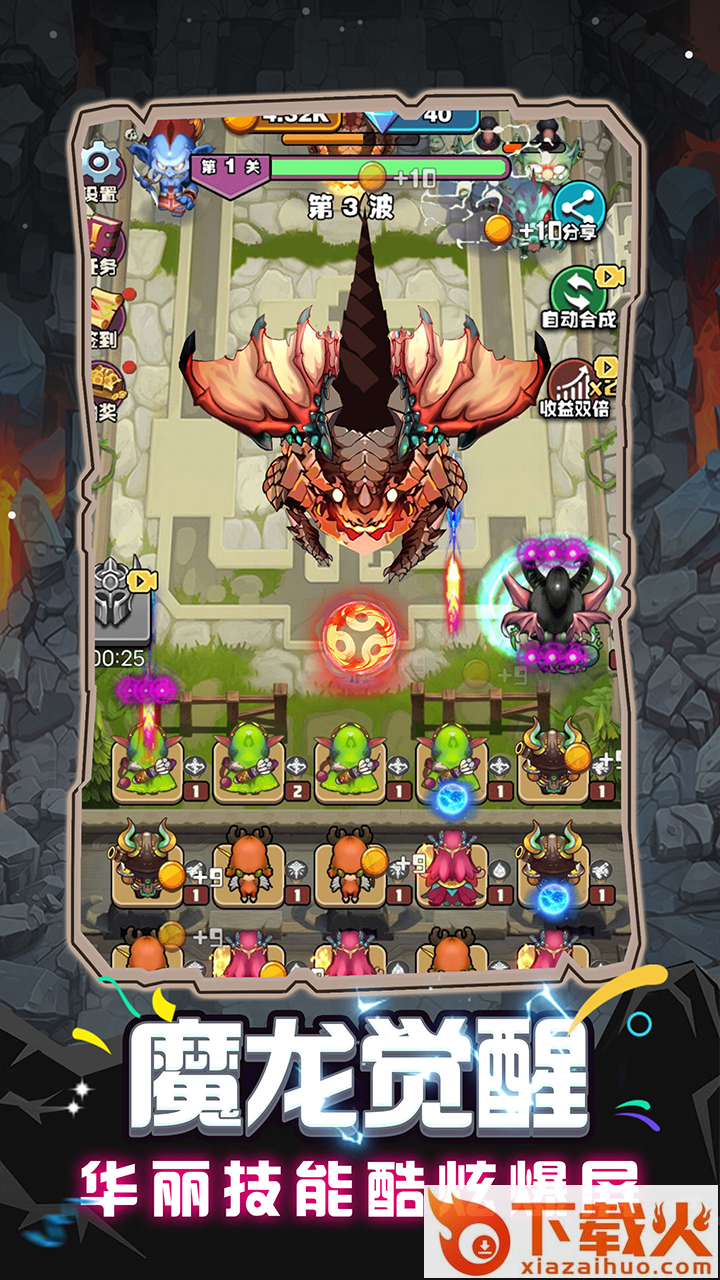Click the xiazaihuo.com watermark logo
This screenshot has height=1280, width=720.
pyautogui.click(x=571, y=1234)
